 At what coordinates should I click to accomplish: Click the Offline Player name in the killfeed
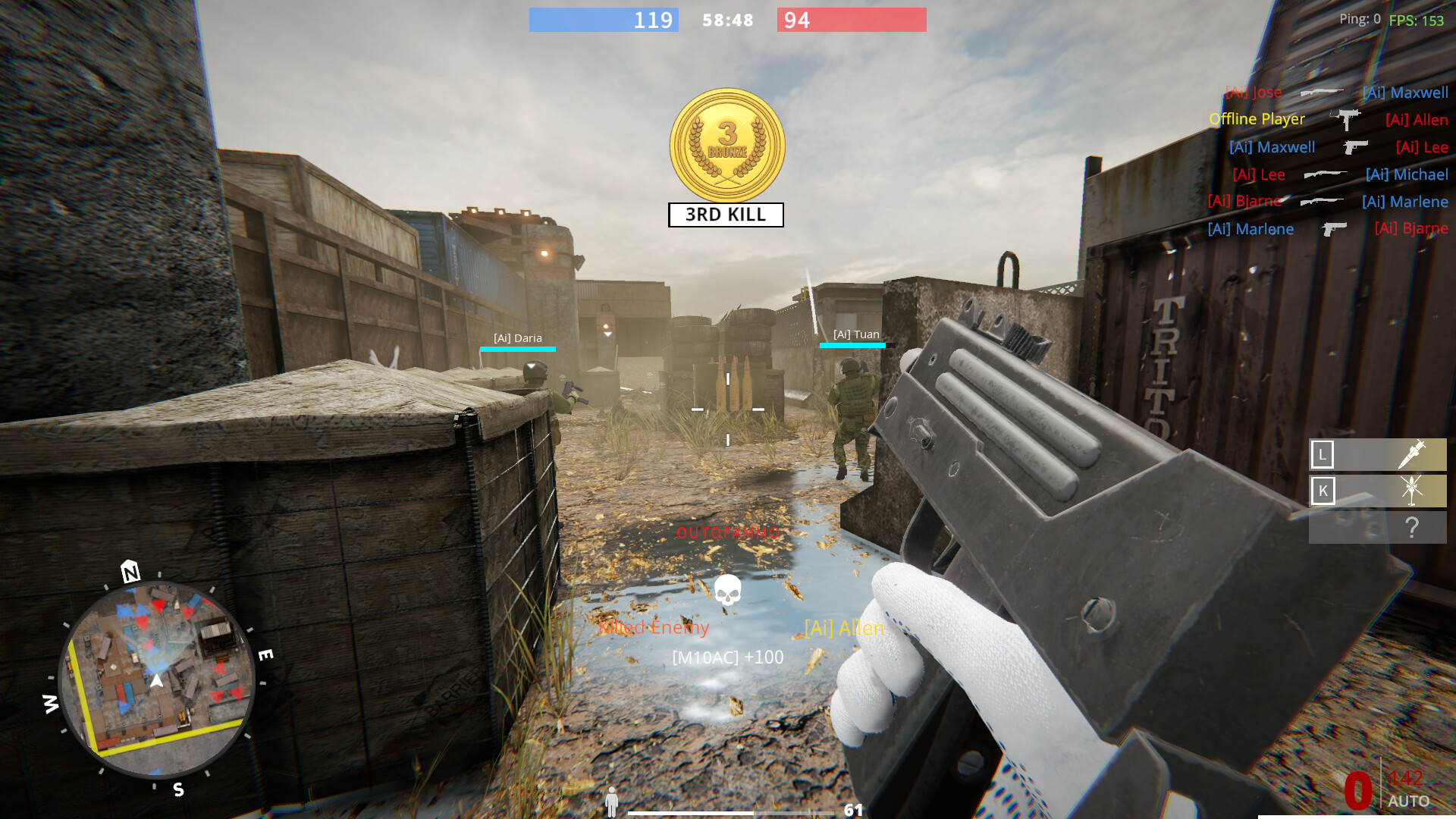(x=1257, y=119)
